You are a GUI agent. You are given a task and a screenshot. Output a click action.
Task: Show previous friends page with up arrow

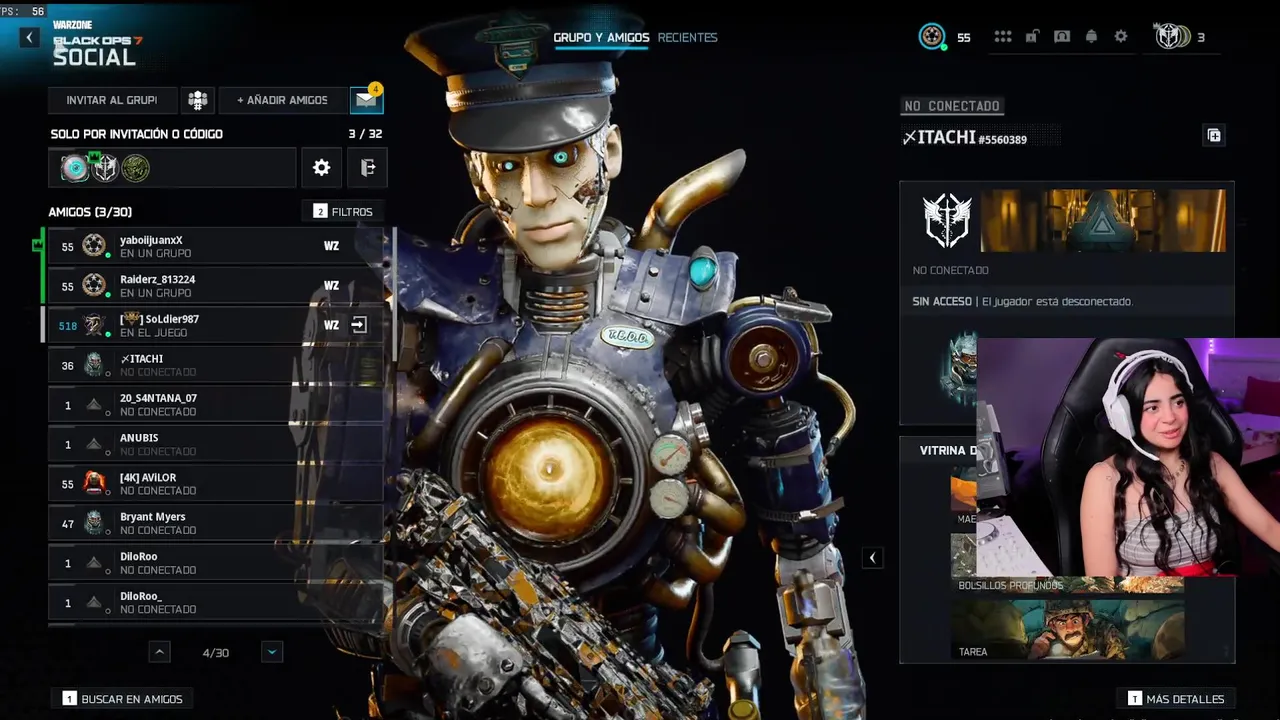point(159,652)
